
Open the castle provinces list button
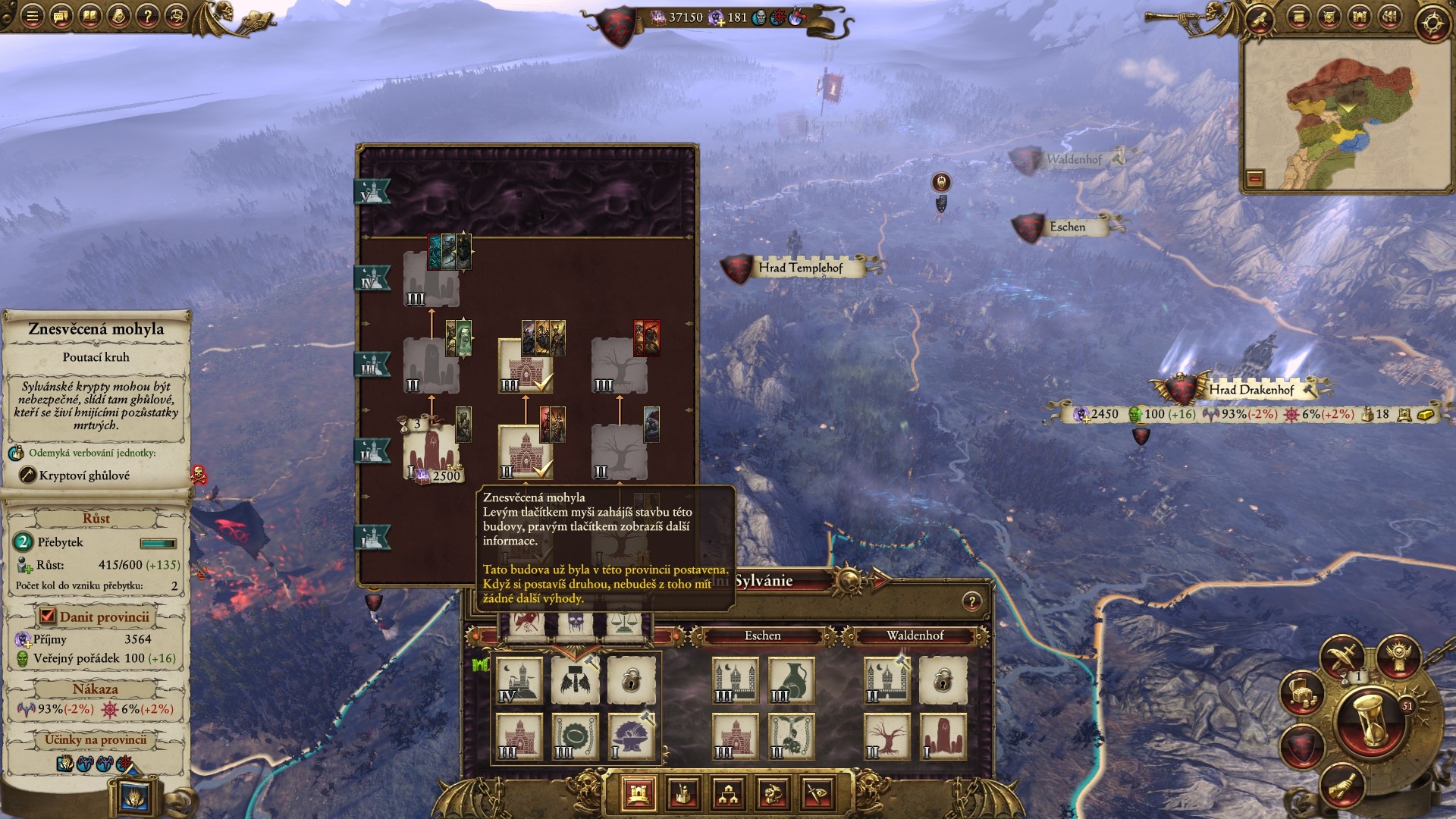coord(1359,17)
